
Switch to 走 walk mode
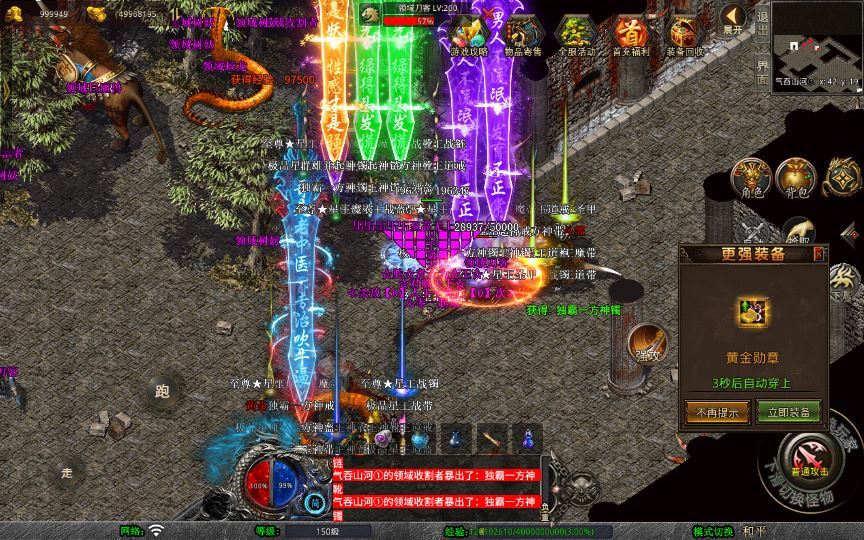click(67, 470)
